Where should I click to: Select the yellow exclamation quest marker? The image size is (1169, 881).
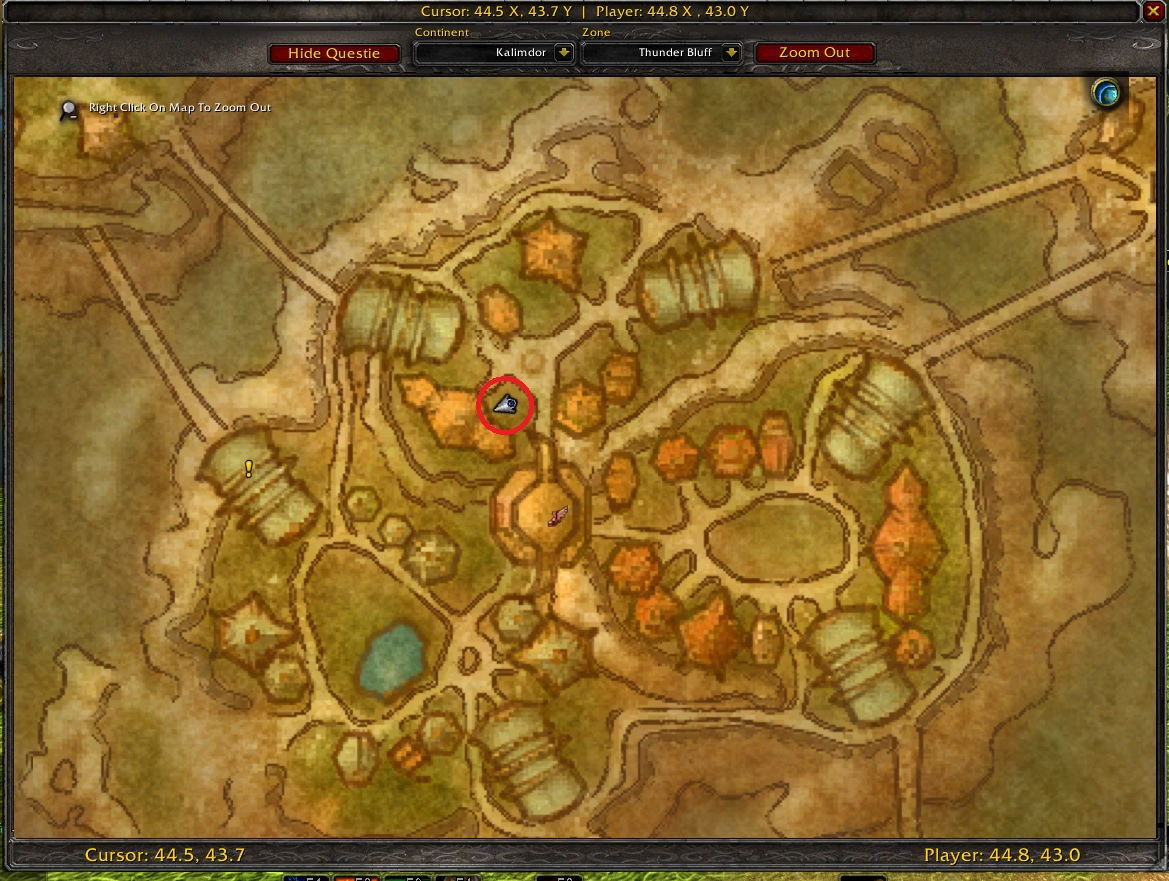(249, 468)
